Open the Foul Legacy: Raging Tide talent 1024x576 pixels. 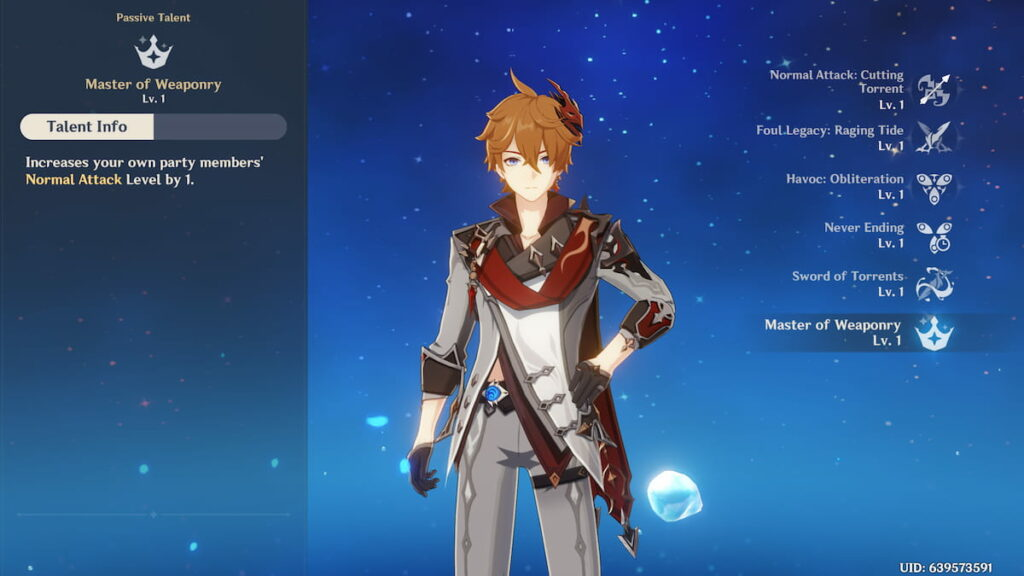[x=934, y=137]
